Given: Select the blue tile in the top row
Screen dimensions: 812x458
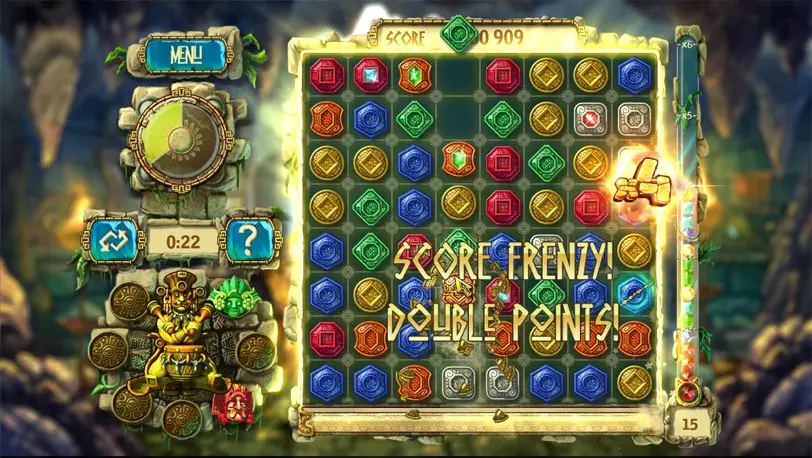Looking at the screenshot, I should [x=634, y=75].
